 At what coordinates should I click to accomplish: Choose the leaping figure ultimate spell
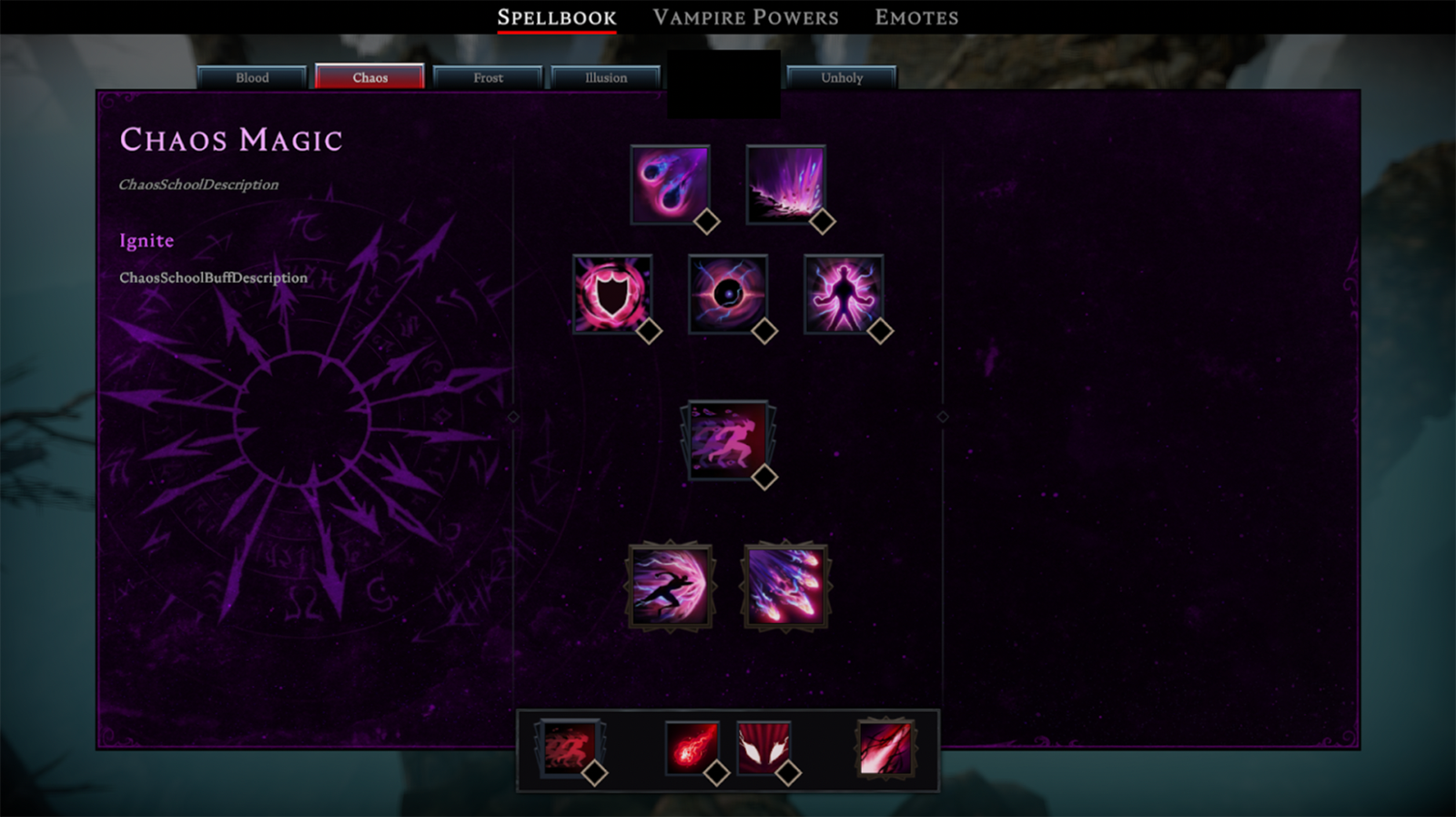tap(670, 587)
